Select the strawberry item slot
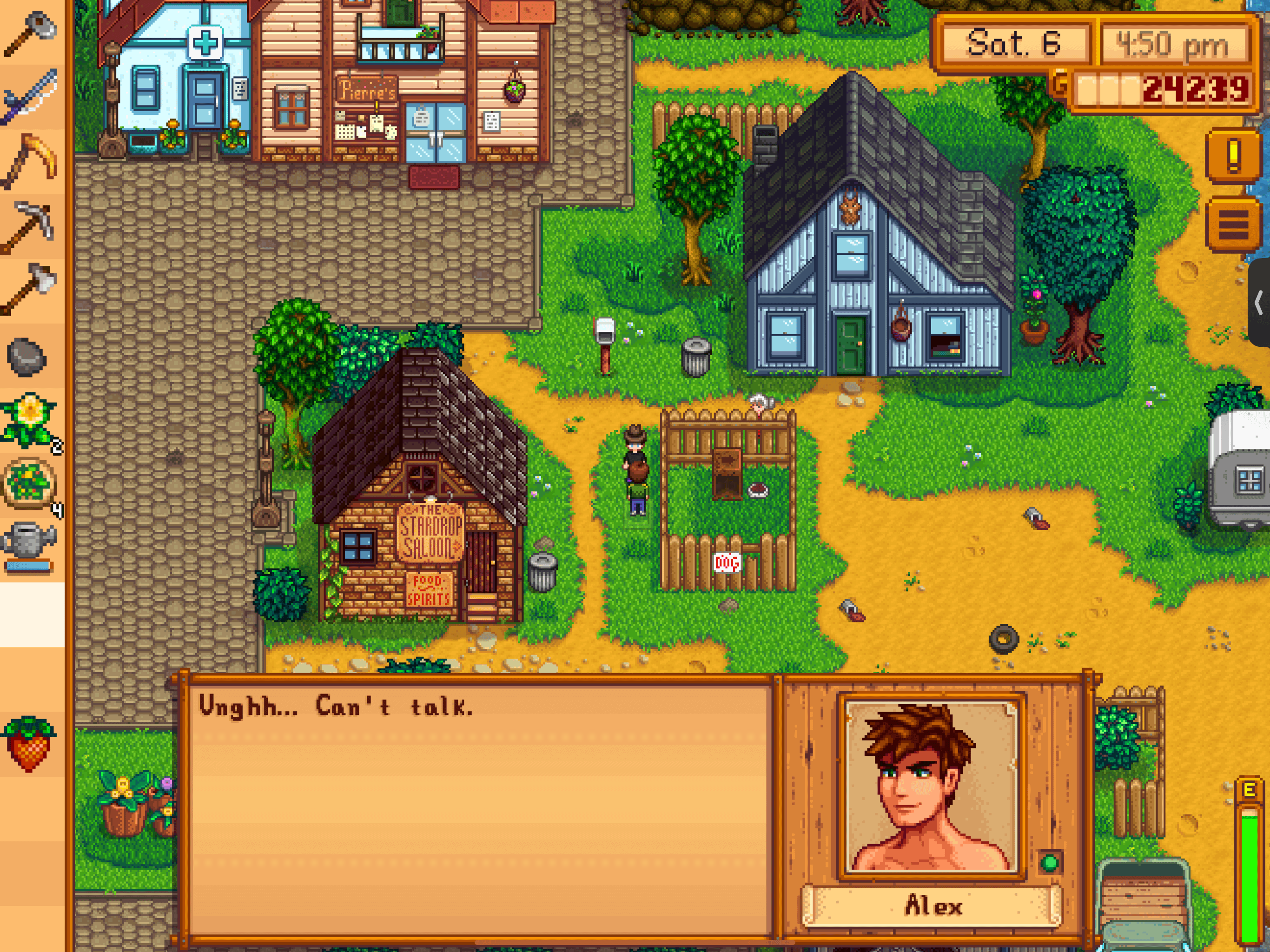 [30, 743]
